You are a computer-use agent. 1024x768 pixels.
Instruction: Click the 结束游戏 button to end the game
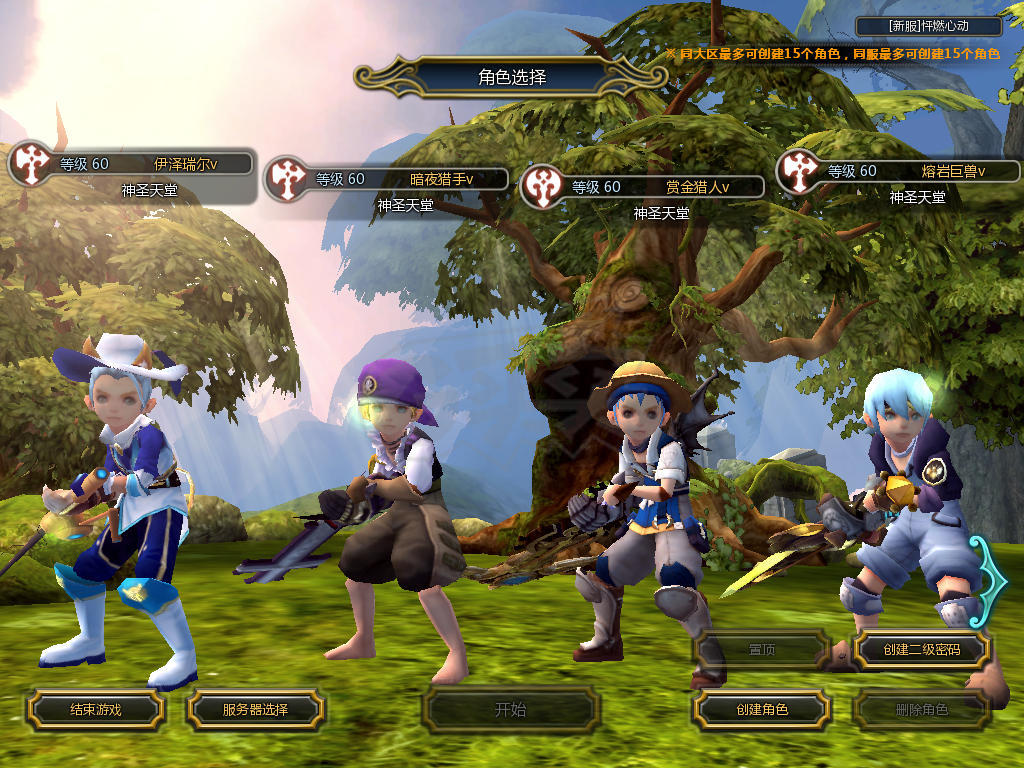pyautogui.click(x=95, y=710)
